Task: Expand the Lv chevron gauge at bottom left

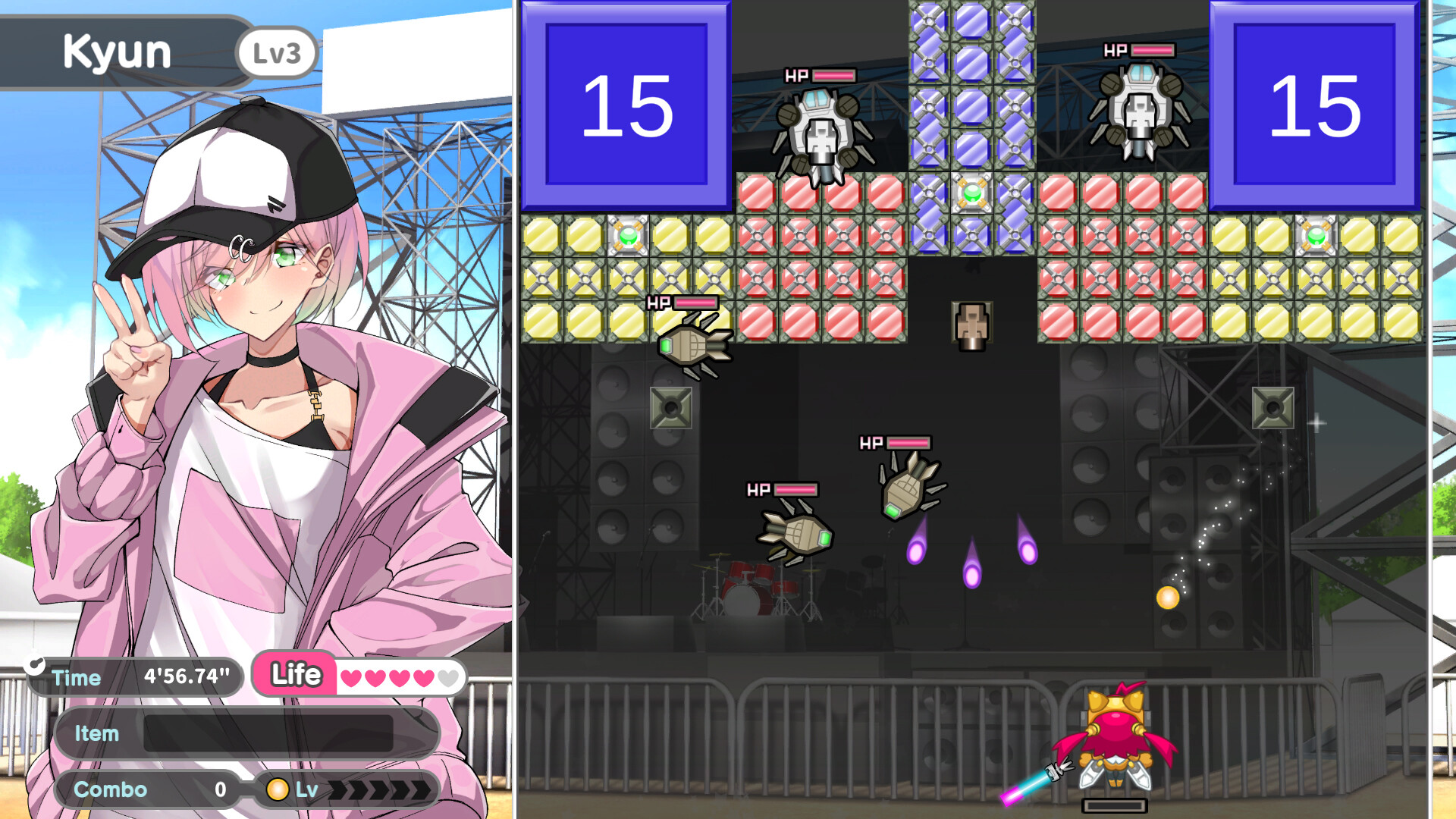Action: (379, 789)
